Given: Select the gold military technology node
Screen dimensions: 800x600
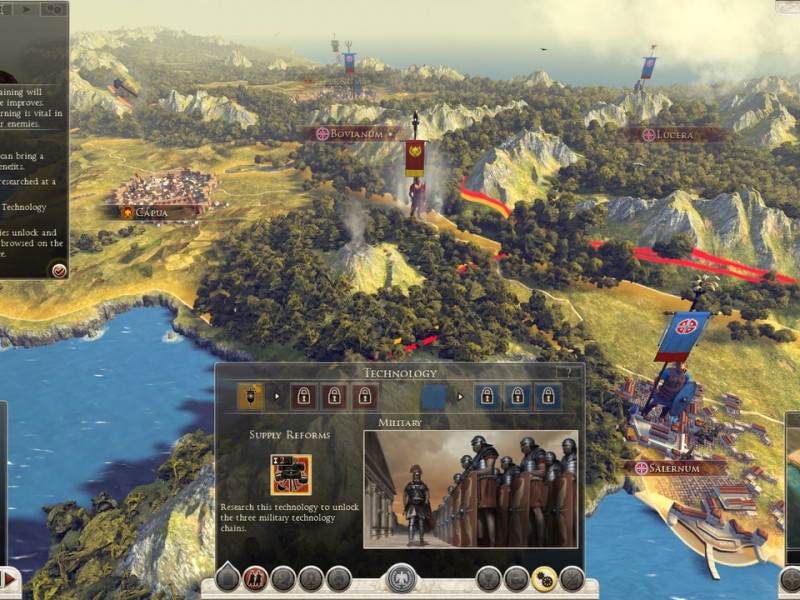Looking at the screenshot, I should click(x=250, y=396).
